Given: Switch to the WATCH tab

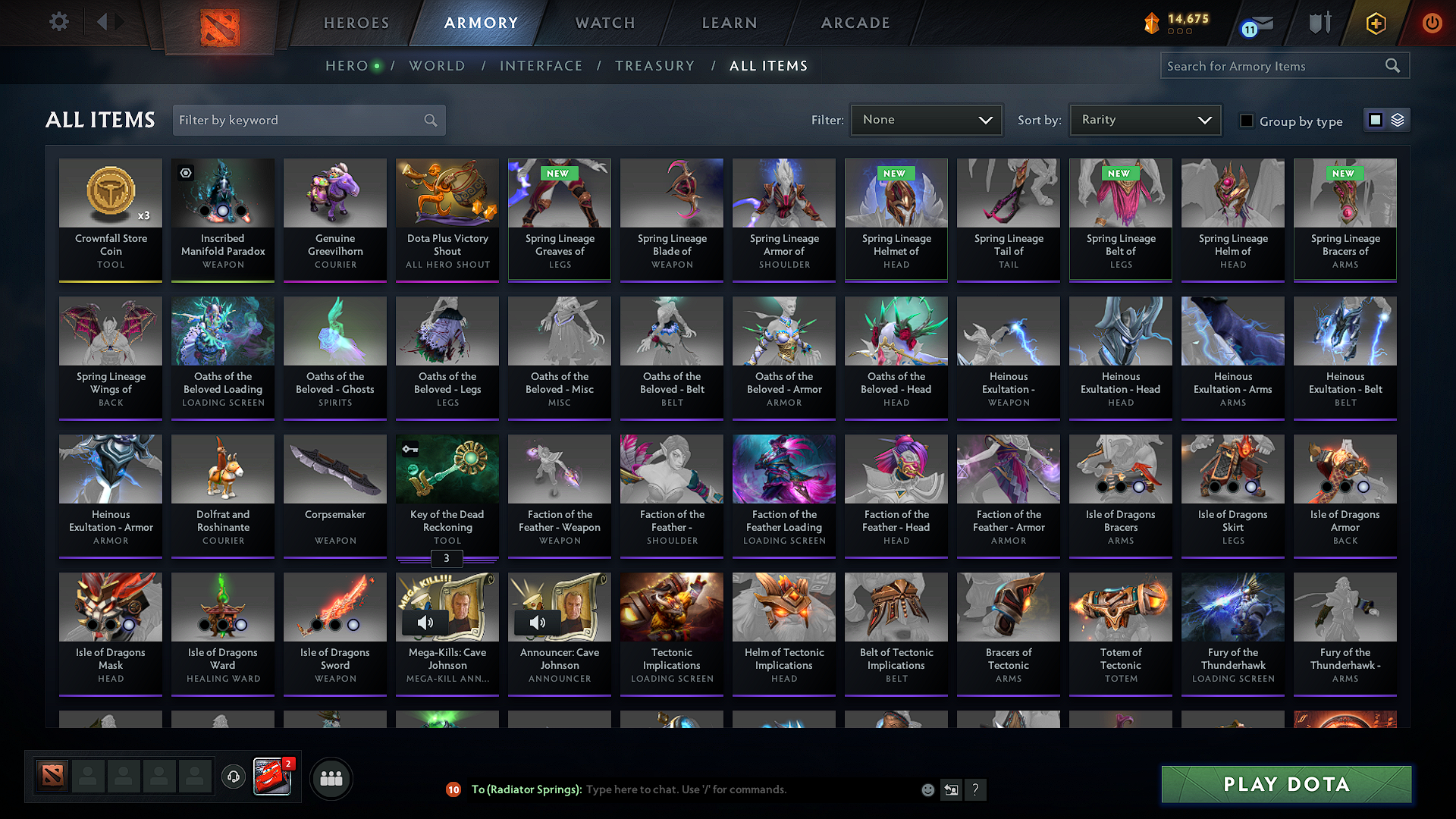Looking at the screenshot, I should (x=604, y=23).
